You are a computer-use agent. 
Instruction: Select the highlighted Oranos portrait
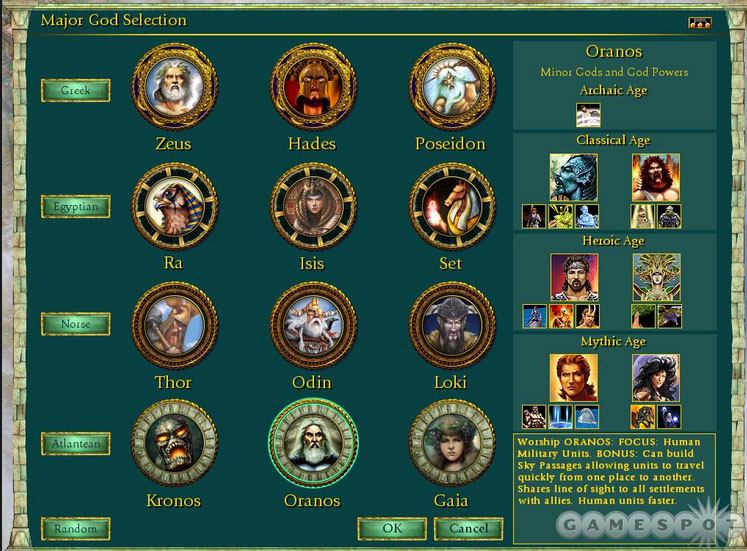point(312,444)
